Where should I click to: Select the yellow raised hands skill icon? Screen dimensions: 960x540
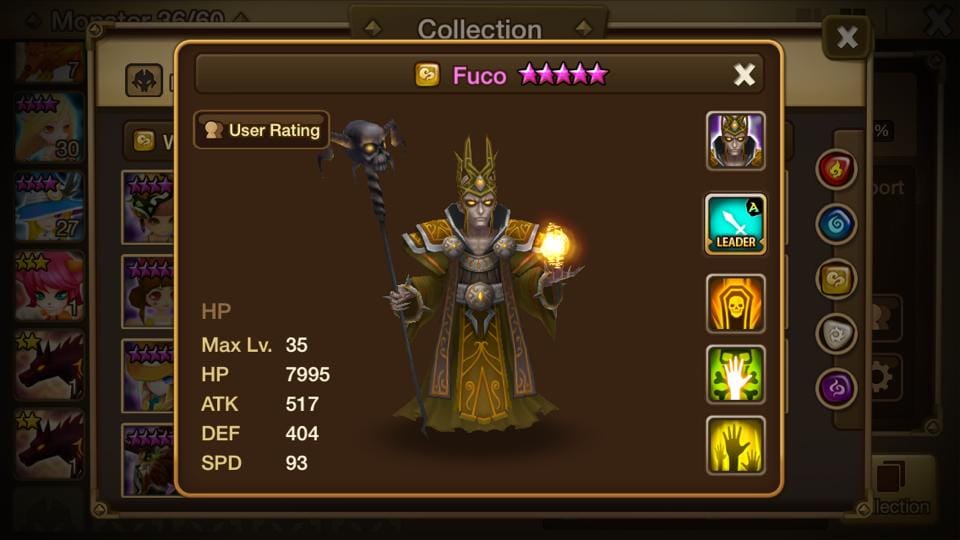(736, 445)
